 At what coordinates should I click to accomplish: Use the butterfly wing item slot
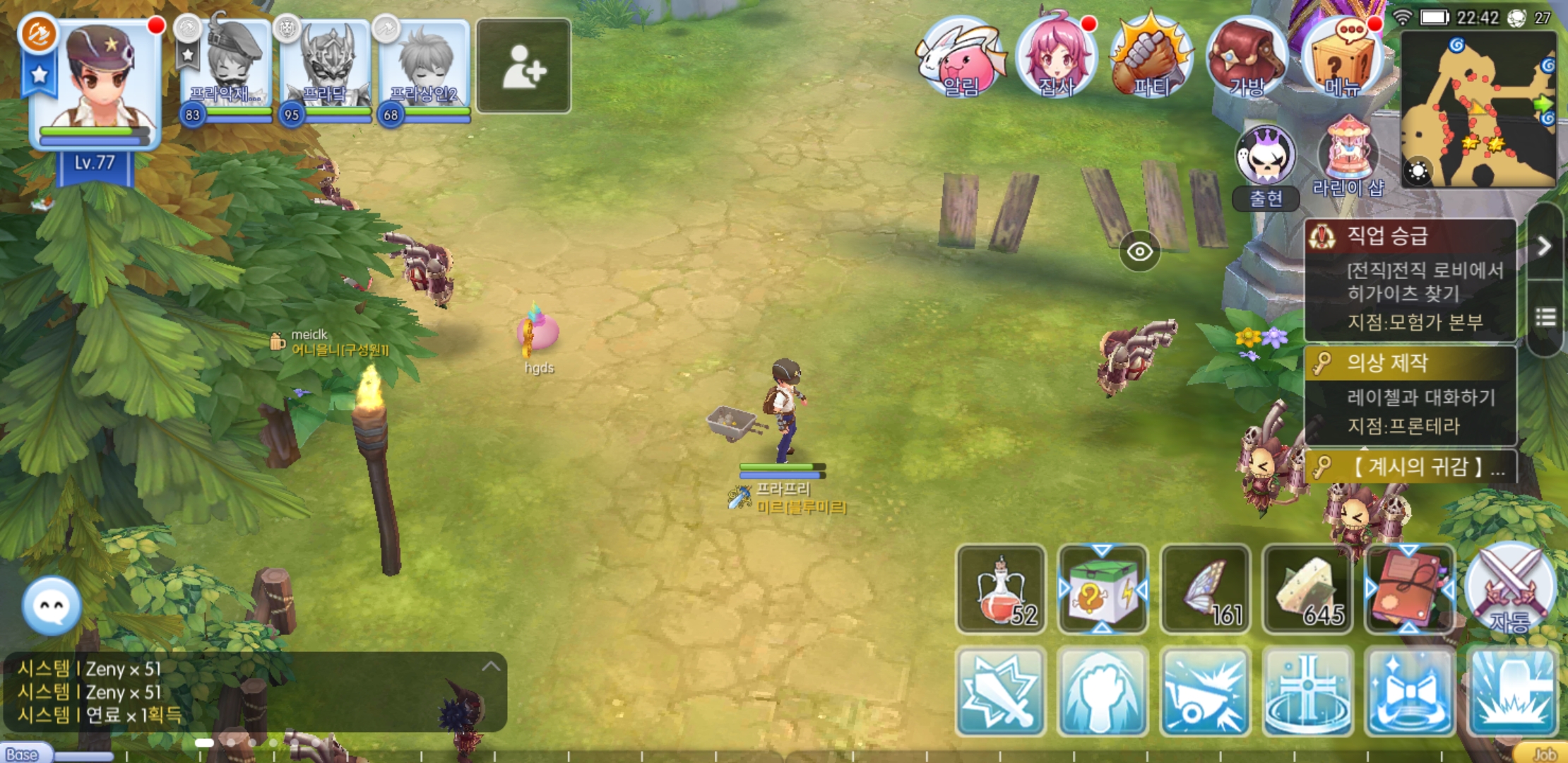tap(1206, 589)
